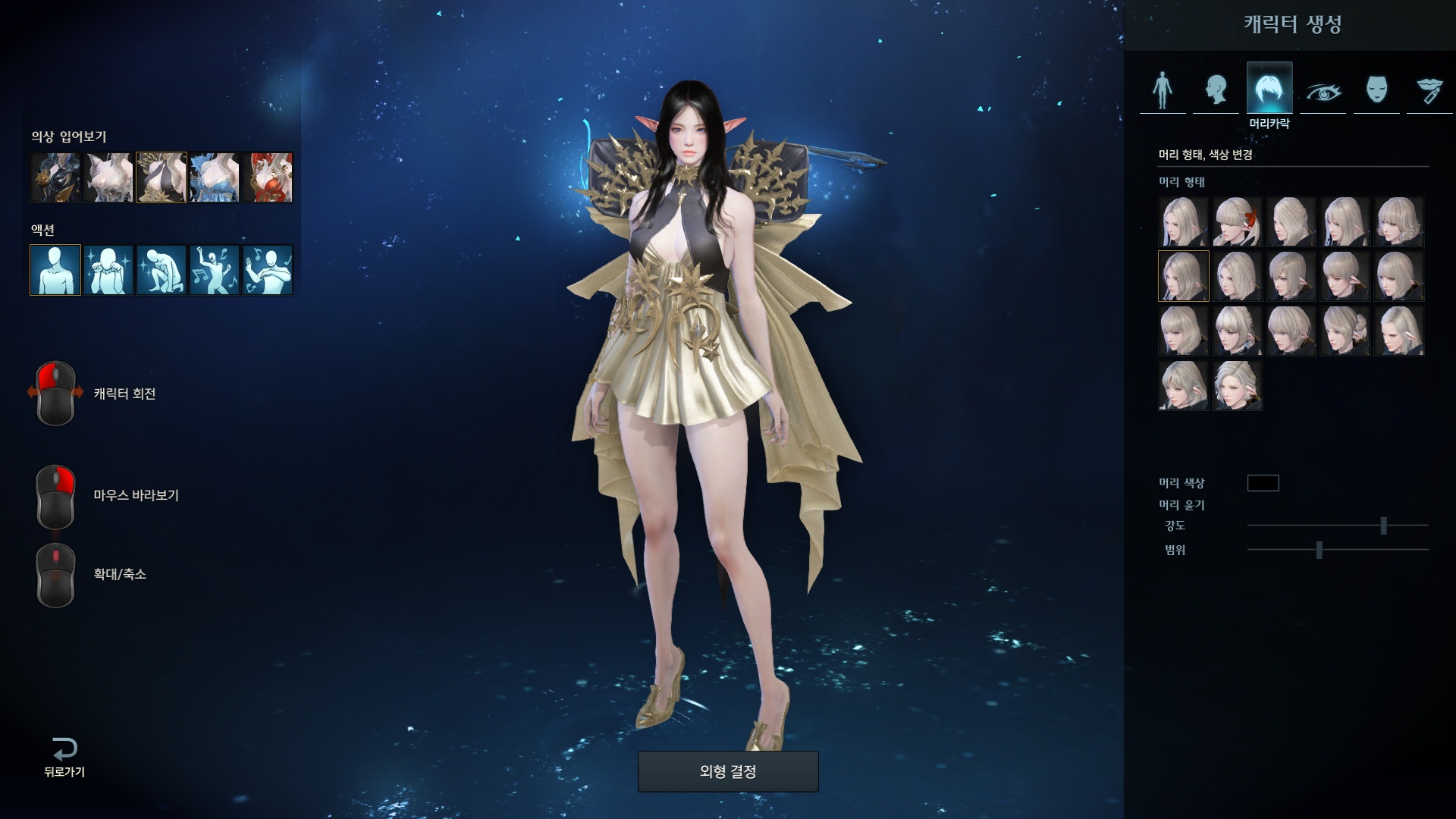Viewport: 1456px width, 819px height.
Task: Click the 강도 gloss intensity slider handle
Action: coord(1383,526)
